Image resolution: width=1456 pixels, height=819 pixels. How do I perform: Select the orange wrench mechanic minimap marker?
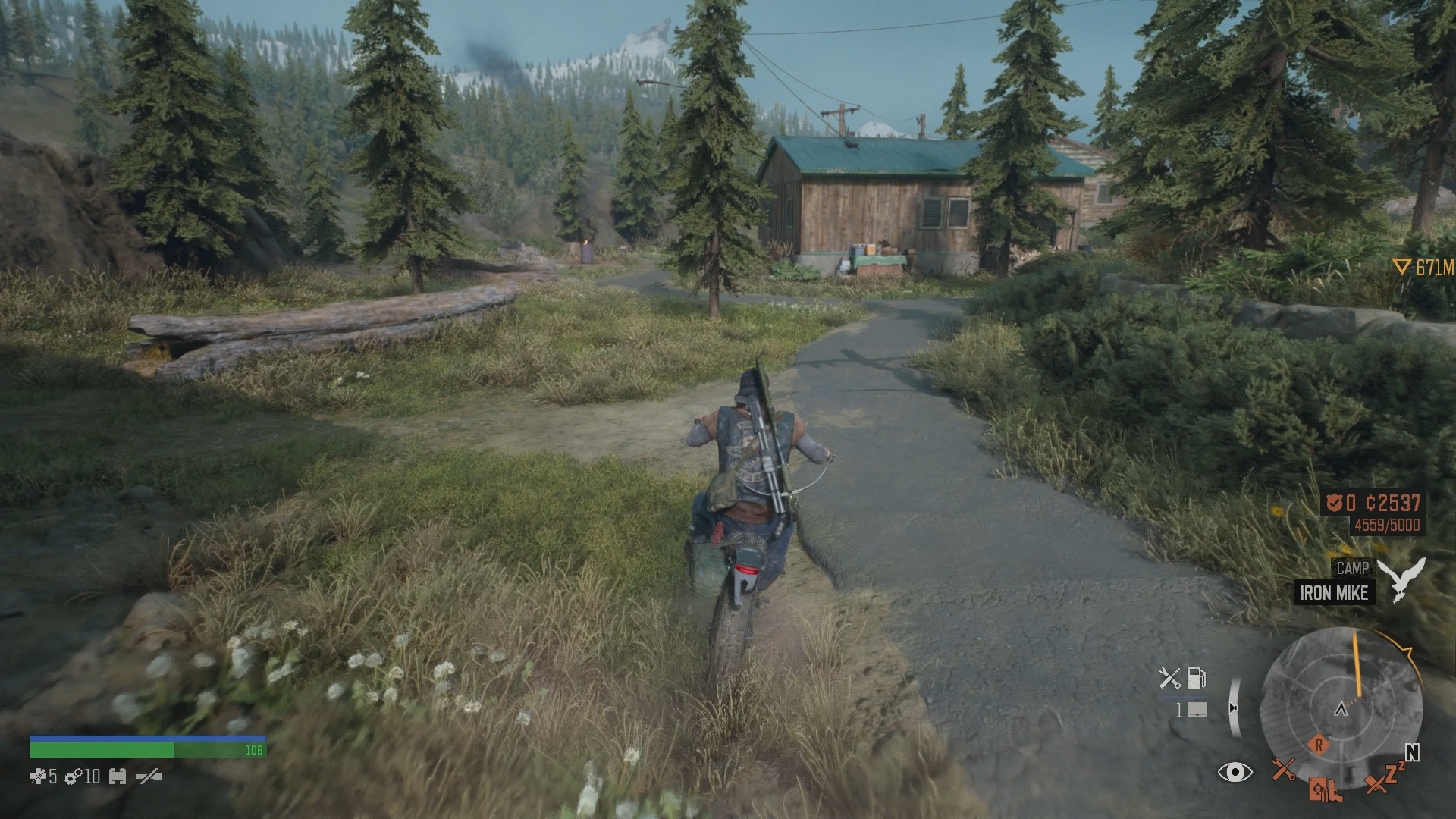coord(1283,770)
